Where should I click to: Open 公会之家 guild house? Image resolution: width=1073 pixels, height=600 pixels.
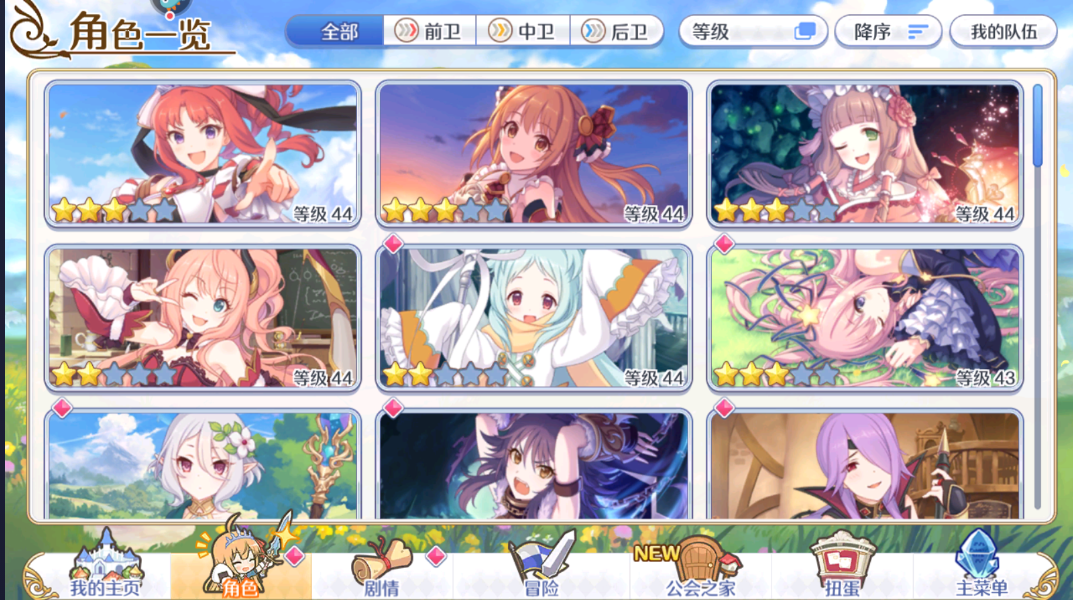699,570
